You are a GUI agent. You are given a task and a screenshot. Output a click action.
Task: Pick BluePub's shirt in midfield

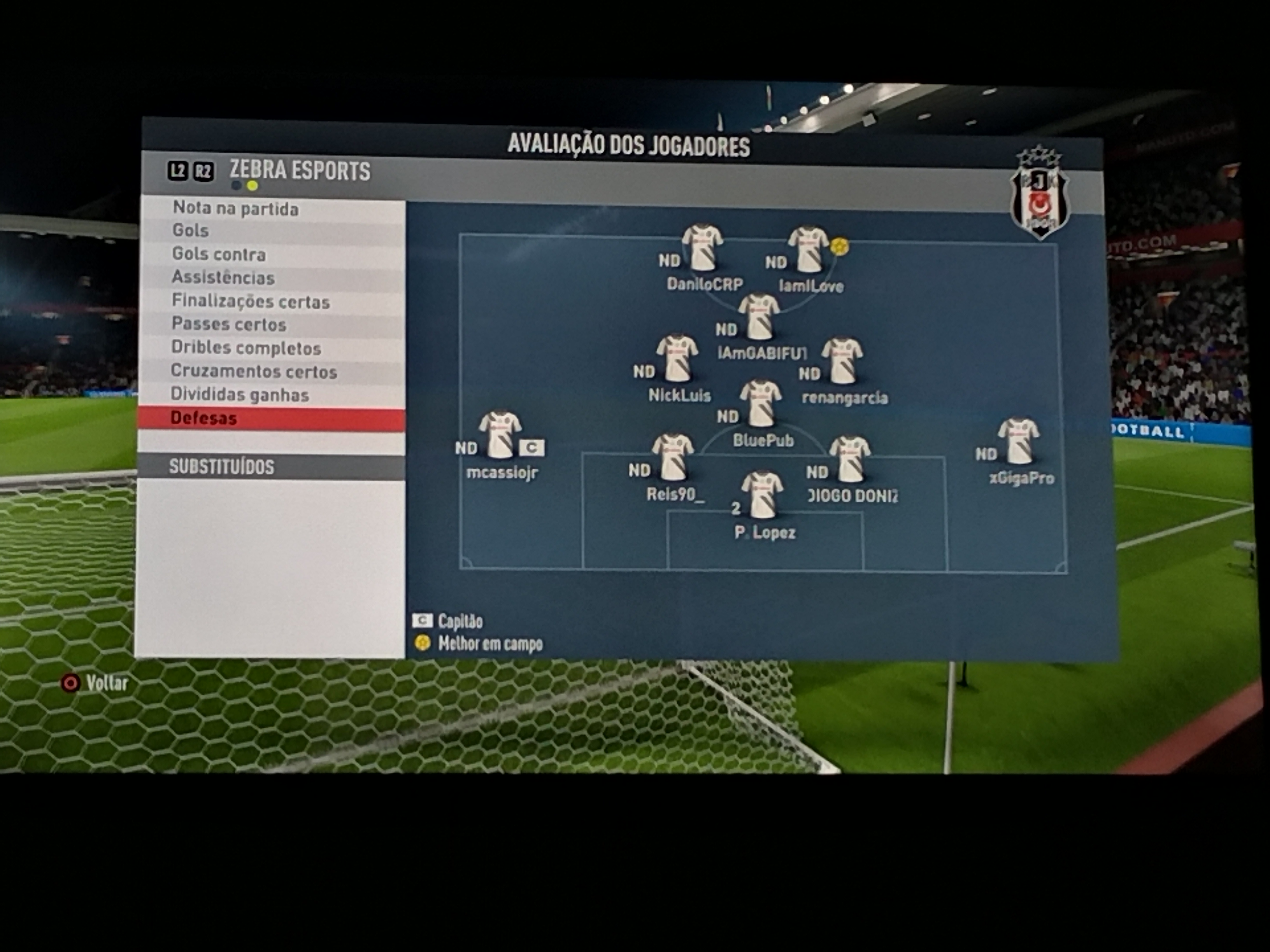[x=761, y=403]
